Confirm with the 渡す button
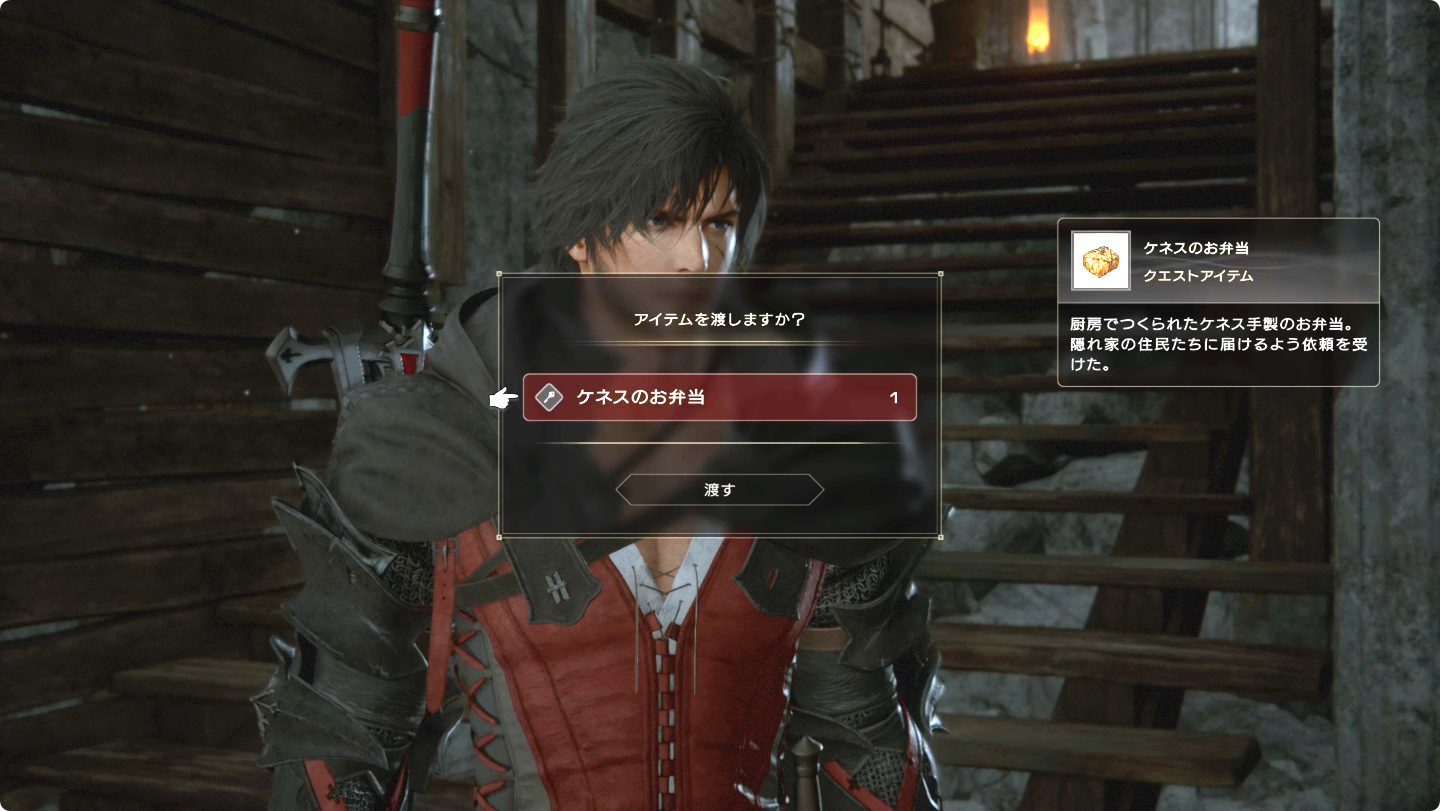The height and width of the screenshot is (811, 1440). (x=719, y=490)
